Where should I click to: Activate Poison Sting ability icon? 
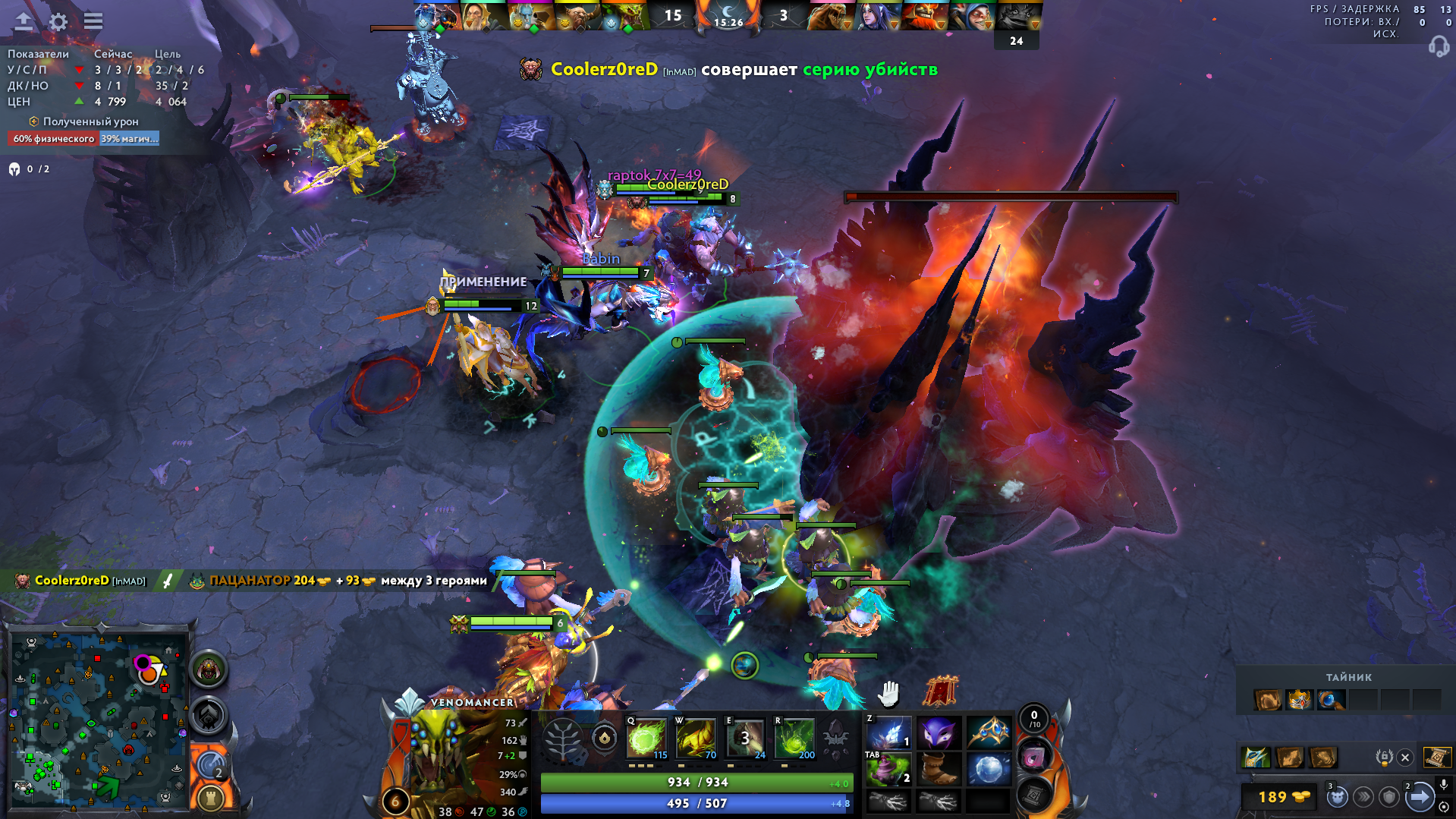tap(696, 738)
